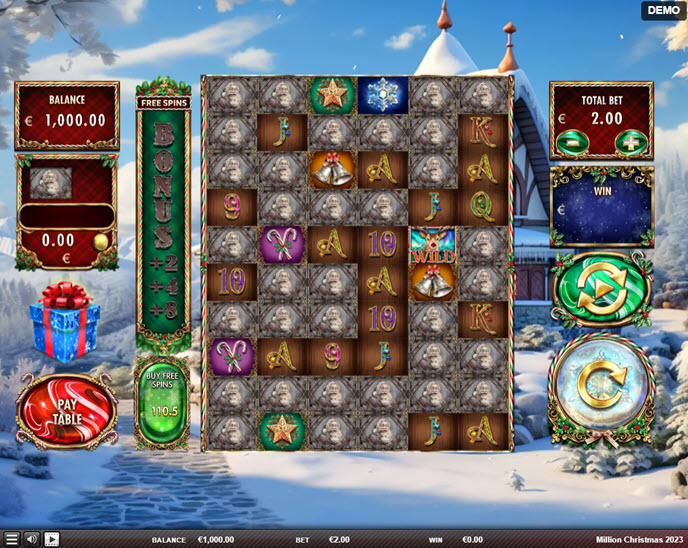Click the gold coin button under the Santa symbol

click(x=100, y=241)
